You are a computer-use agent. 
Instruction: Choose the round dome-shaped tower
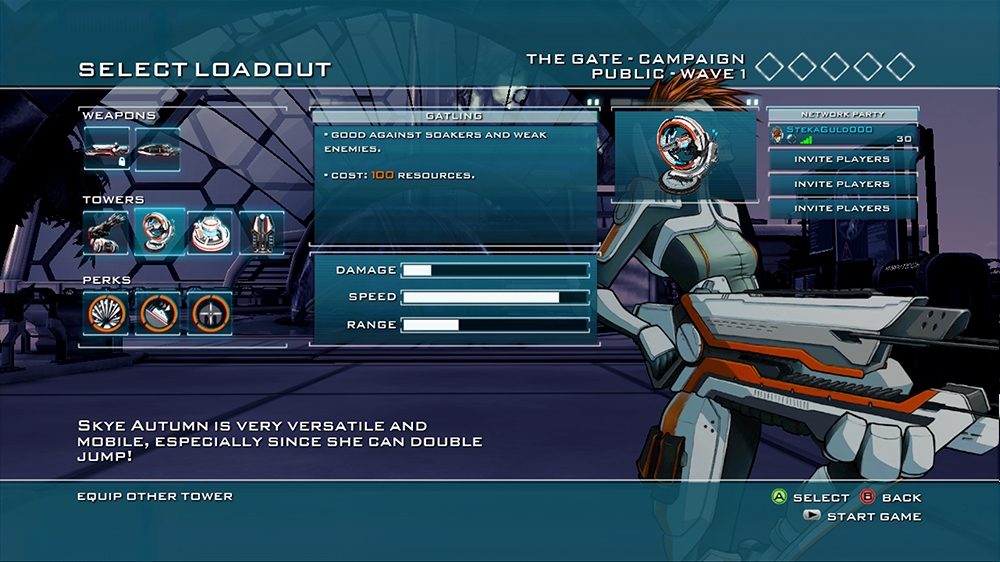[x=209, y=232]
